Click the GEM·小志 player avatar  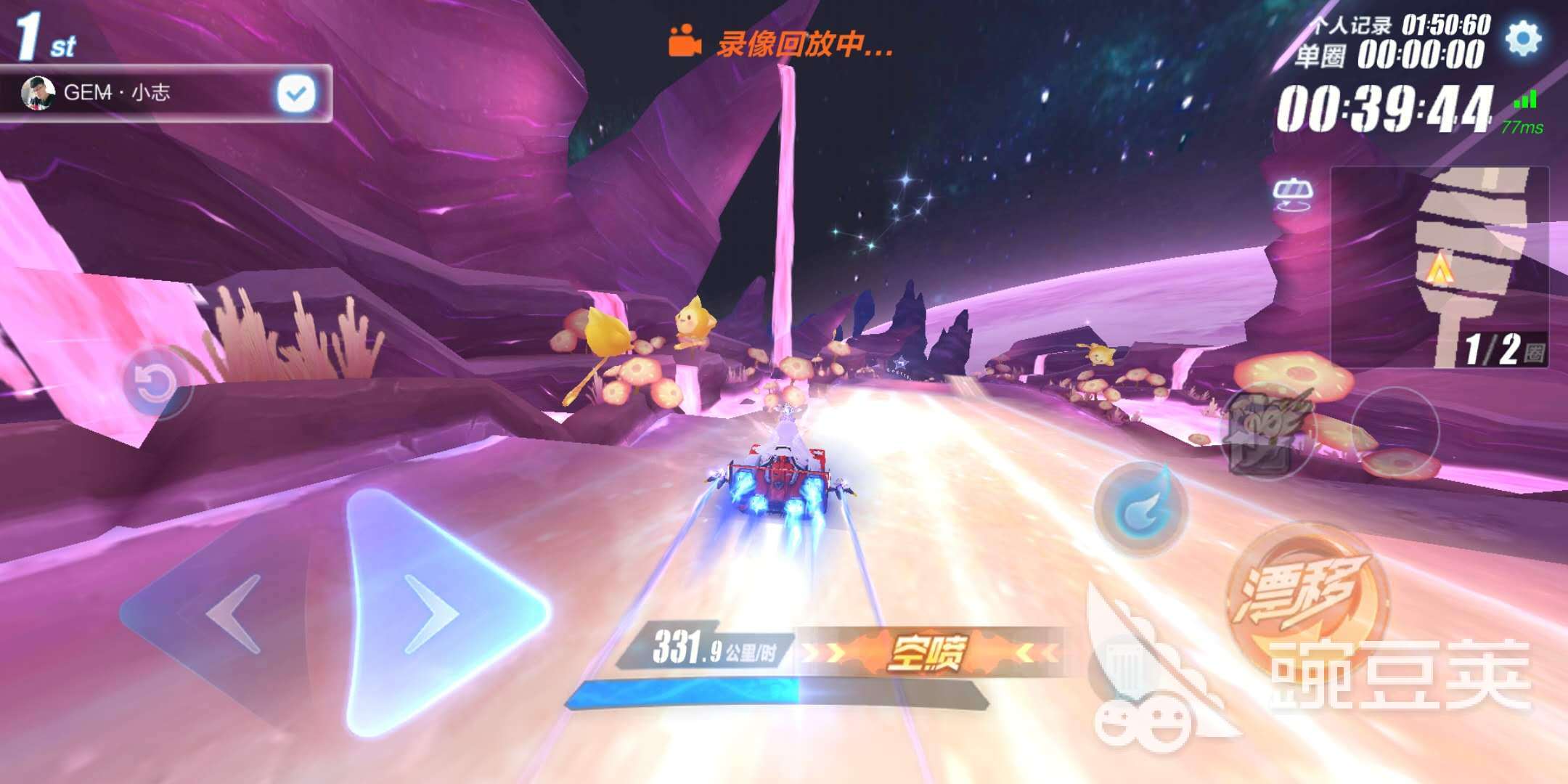coord(40,93)
